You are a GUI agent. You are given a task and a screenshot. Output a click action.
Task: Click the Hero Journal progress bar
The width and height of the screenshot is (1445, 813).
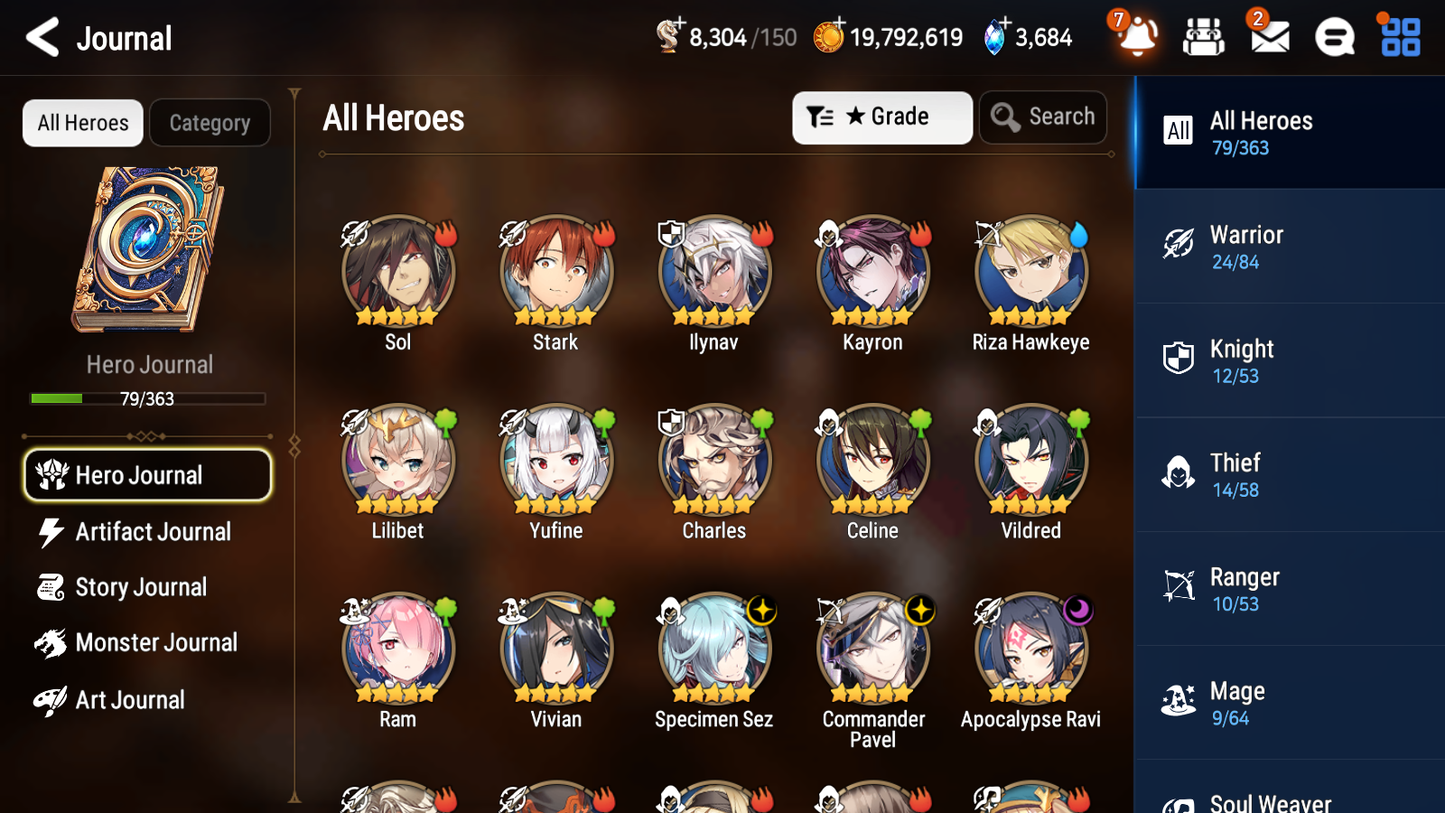coord(148,398)
